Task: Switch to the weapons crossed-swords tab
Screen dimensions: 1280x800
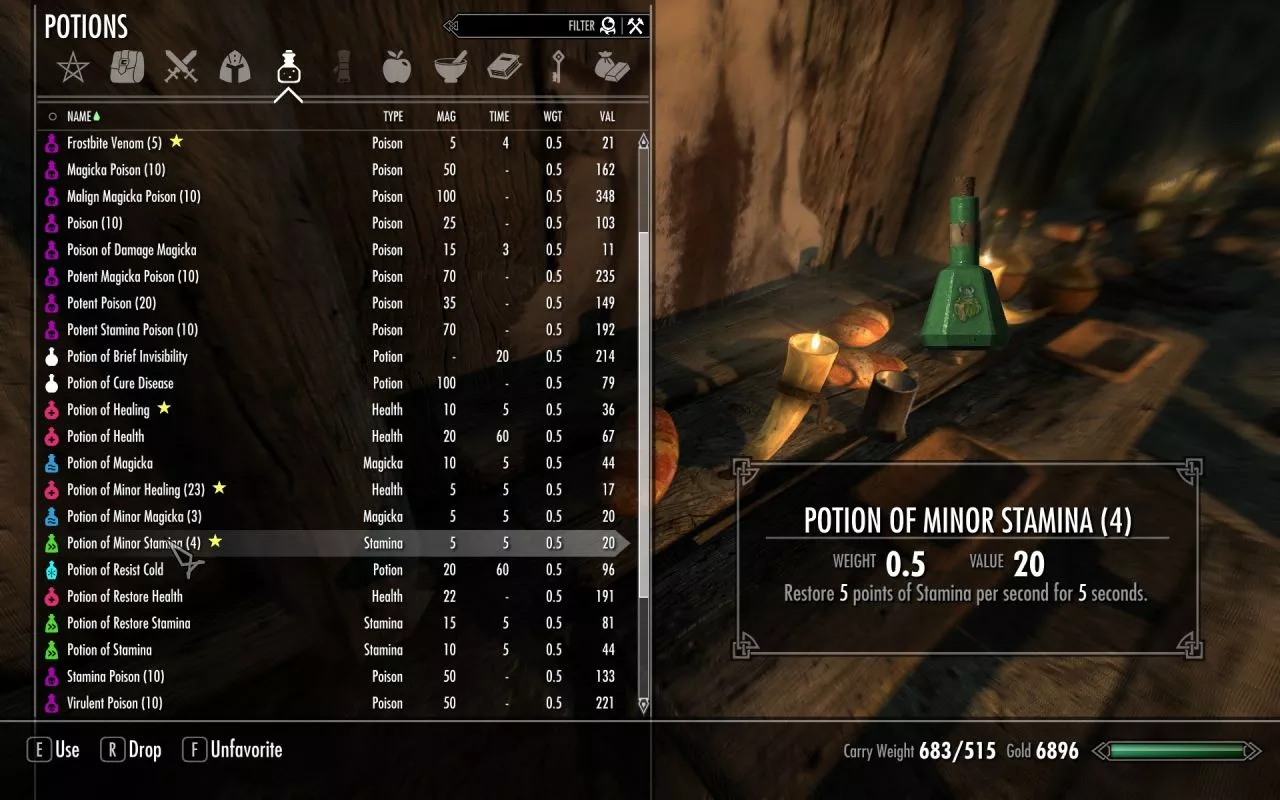Action: click(x=182, y=68)
